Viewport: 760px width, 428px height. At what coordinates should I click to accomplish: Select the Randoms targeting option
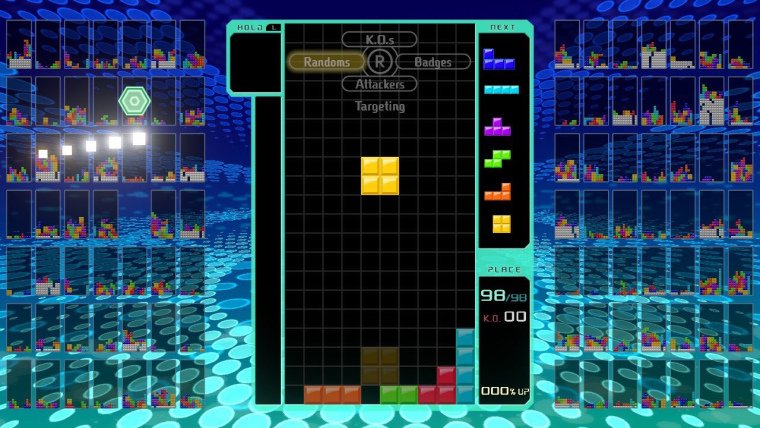326,62
